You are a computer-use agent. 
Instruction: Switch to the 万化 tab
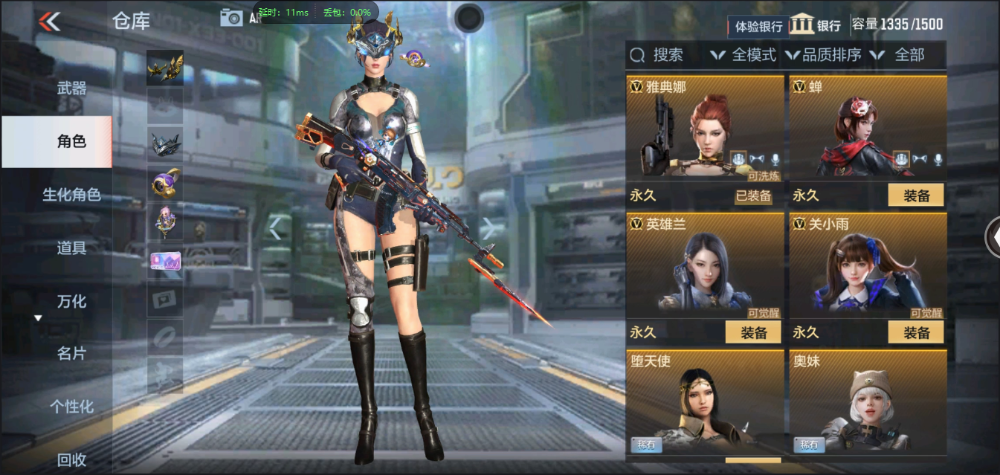click(71, 301)
